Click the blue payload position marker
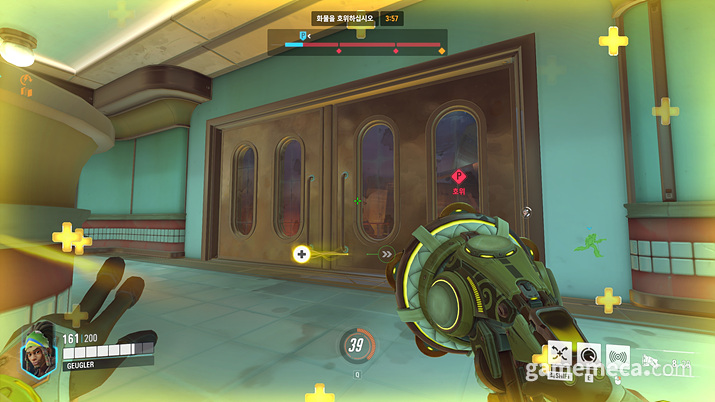 point(303,36)
